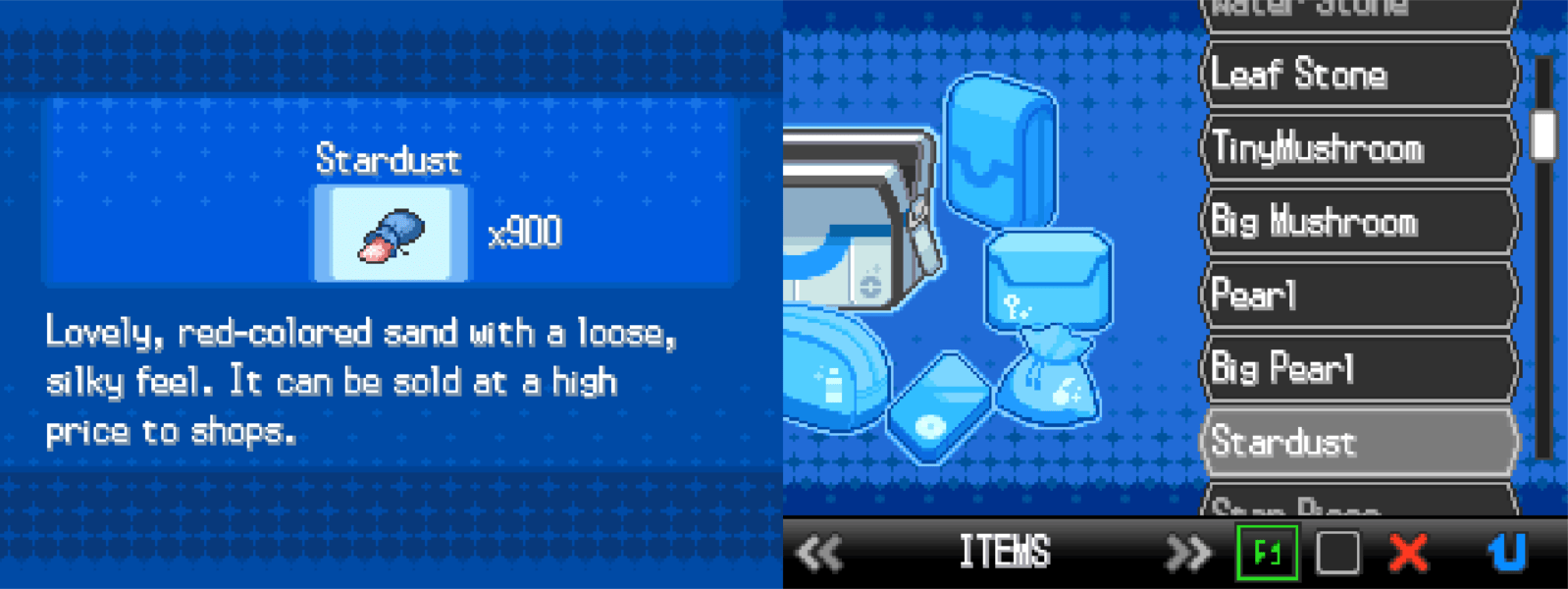Select Leaf Stone from the item list
The image size is (1568, 589).
coord(1357,75)
